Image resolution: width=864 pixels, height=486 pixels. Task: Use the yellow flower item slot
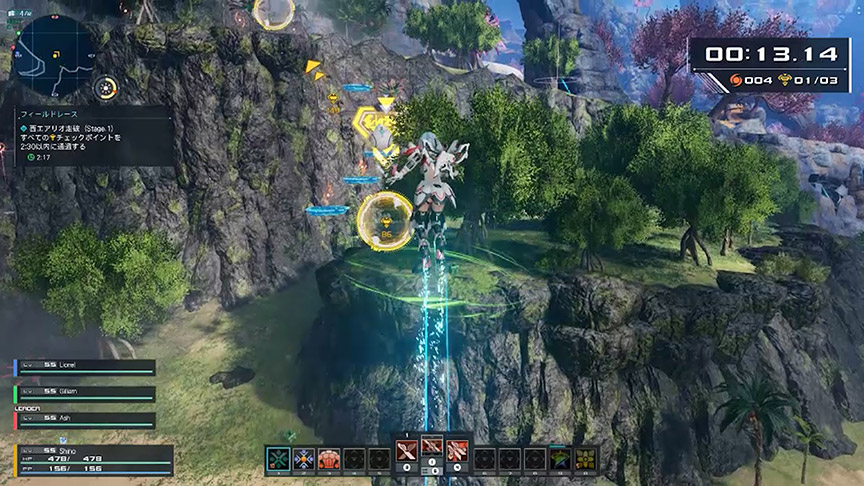click(585, 459)
